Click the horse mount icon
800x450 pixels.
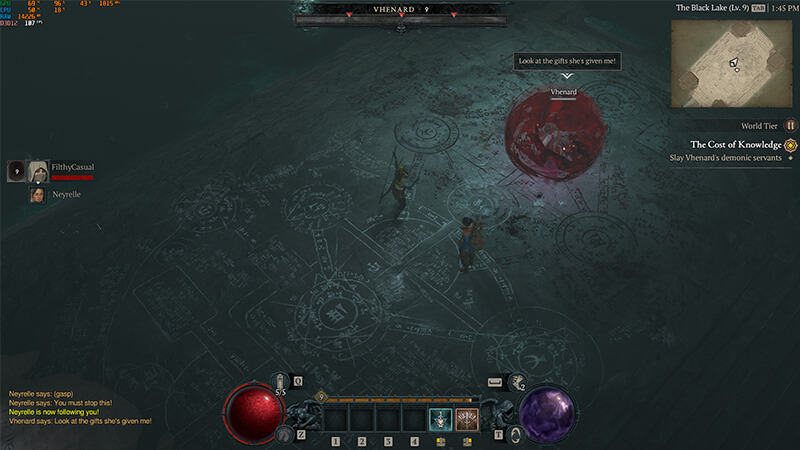click(284, 433)
